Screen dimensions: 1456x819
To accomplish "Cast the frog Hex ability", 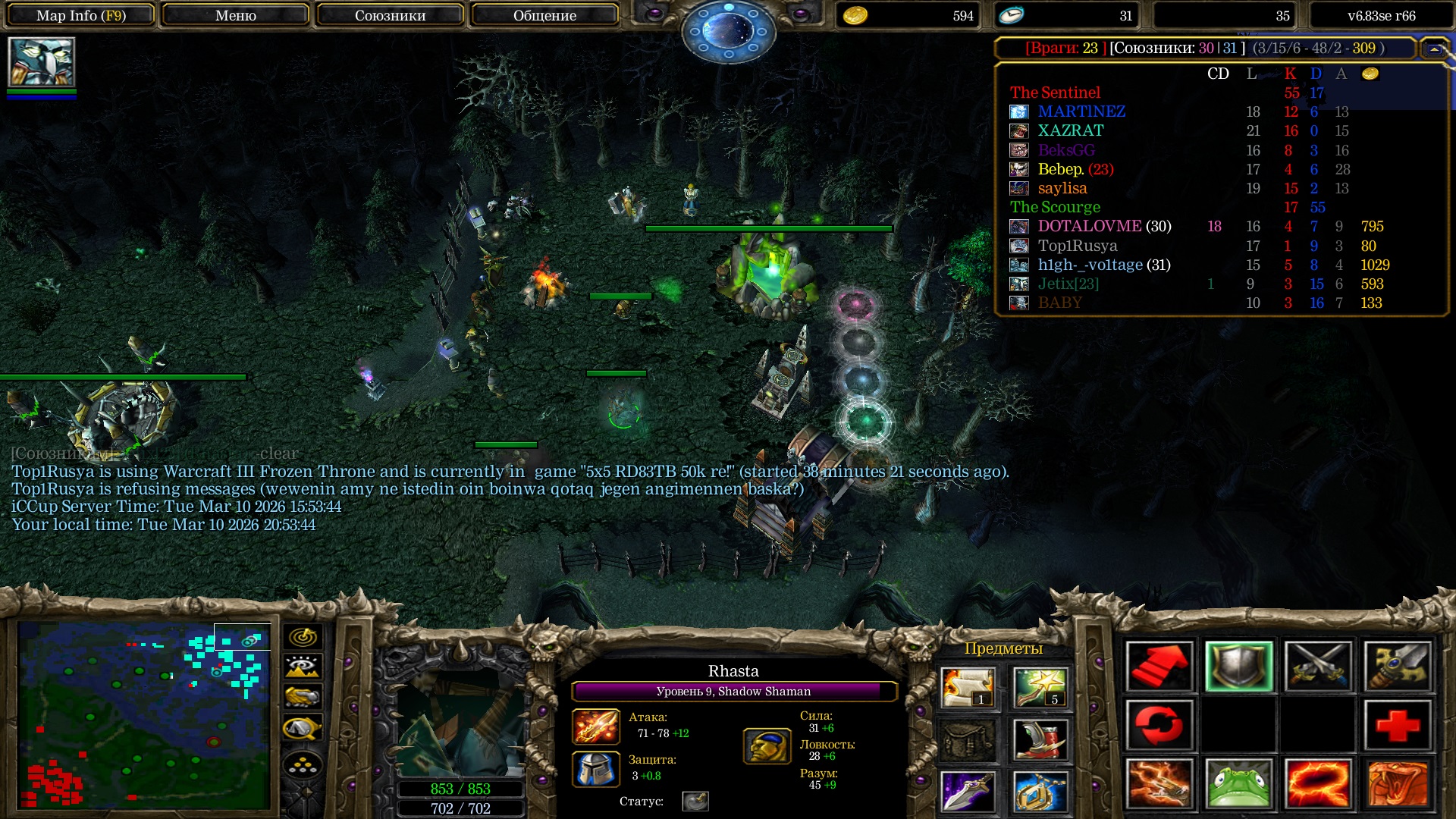I will pos(1239,784).
